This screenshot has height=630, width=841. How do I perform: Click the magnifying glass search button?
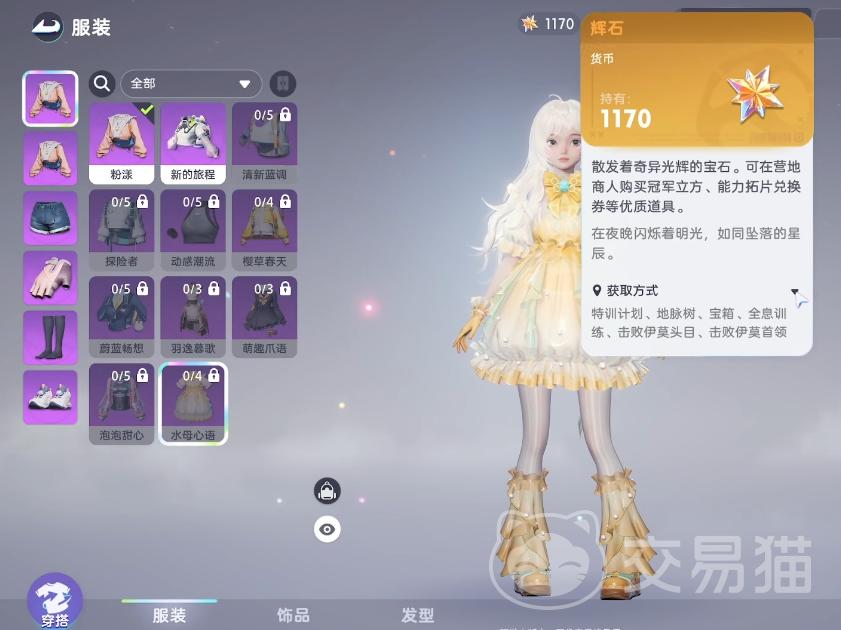pos(102,84)
